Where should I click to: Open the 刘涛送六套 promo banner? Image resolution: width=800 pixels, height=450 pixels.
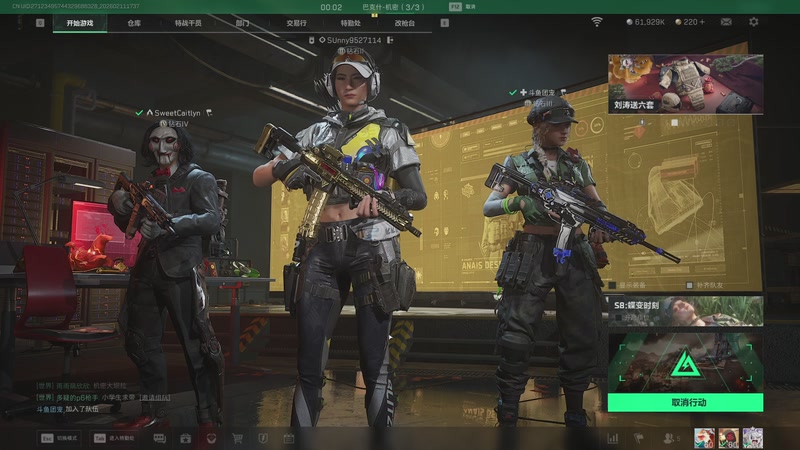click(x=684, y=84)
